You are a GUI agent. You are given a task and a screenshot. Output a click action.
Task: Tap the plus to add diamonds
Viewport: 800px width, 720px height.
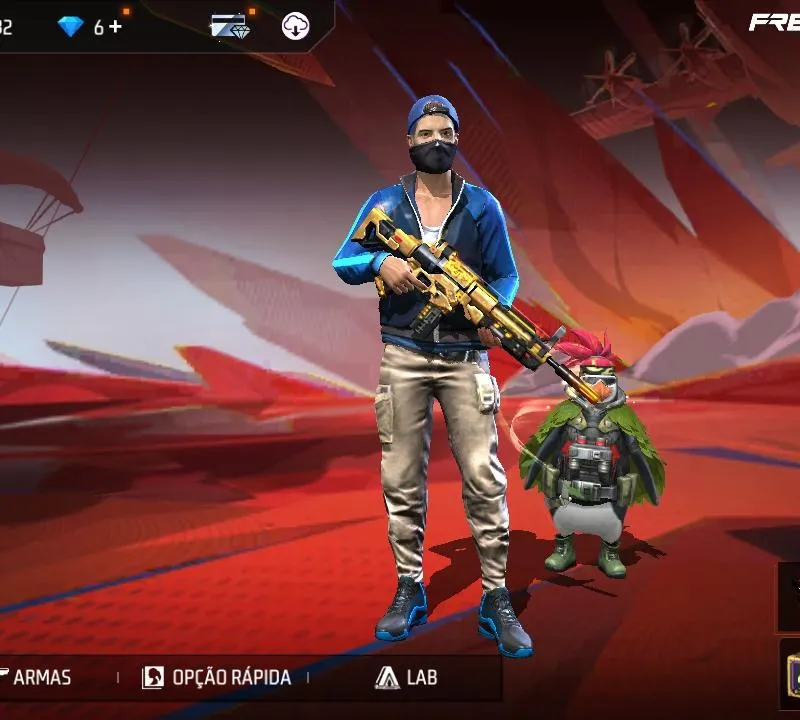[x=116, y=27]
